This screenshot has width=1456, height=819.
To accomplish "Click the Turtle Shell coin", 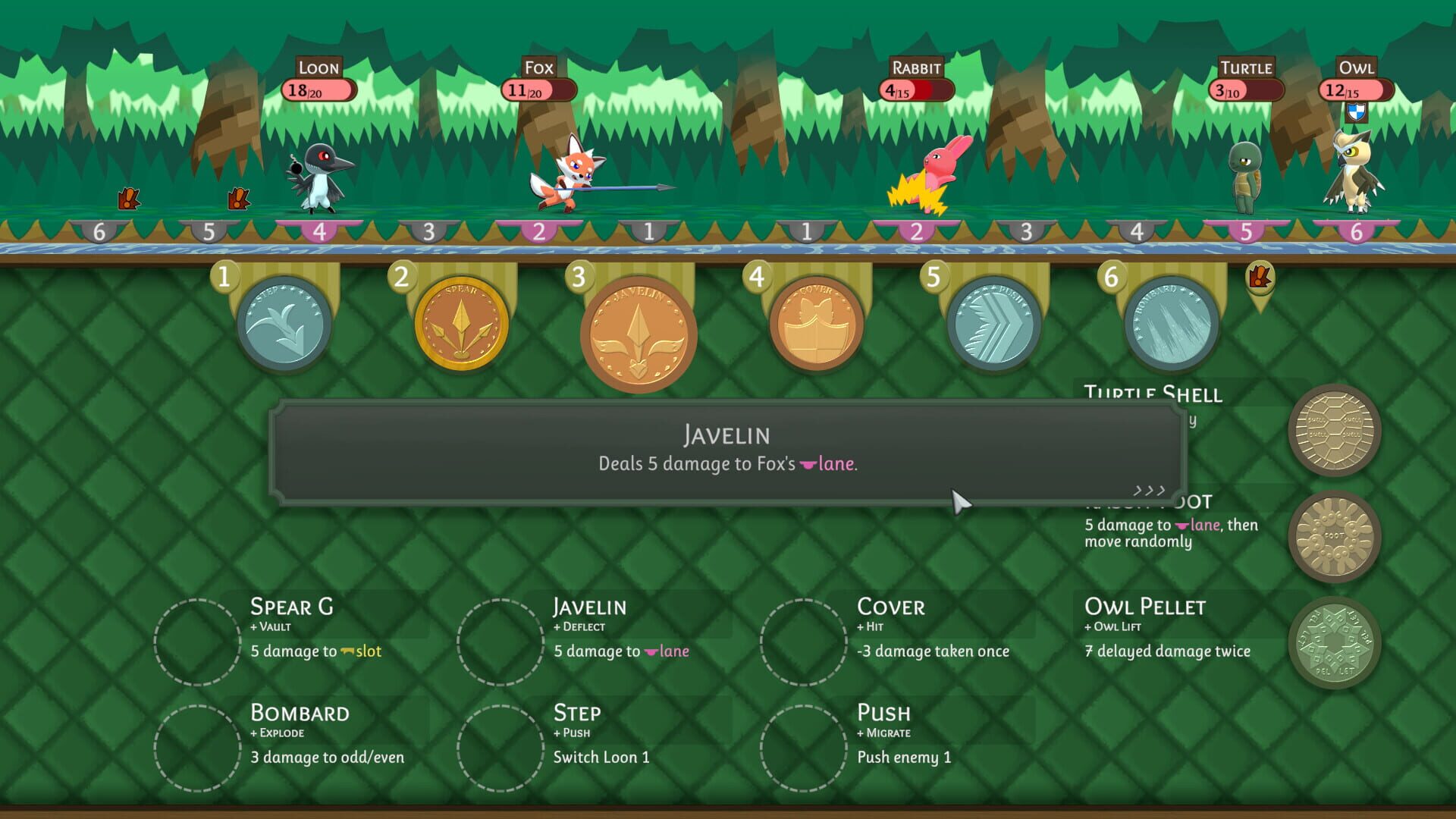I will pyautogui.click(x=1335, y=429).
